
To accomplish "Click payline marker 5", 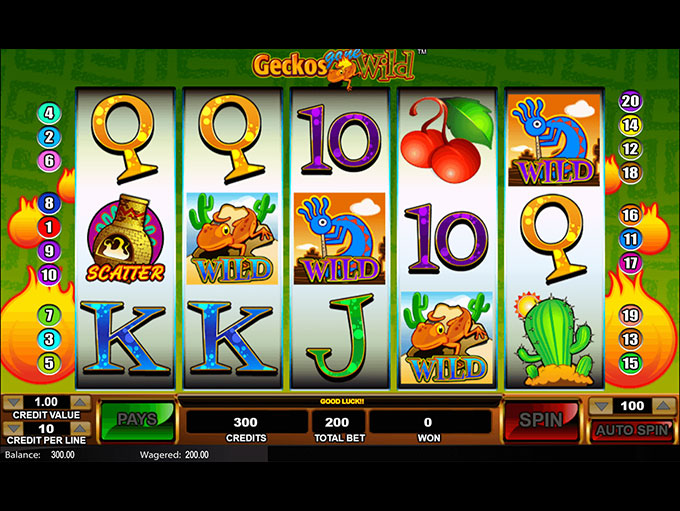I will click(x=48, y=362).
